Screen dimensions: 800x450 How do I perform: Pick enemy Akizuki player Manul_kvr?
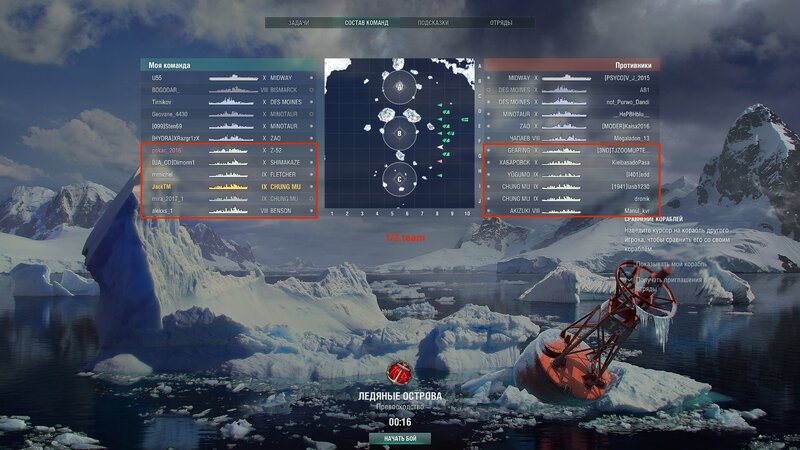click(x=570, y=211)
